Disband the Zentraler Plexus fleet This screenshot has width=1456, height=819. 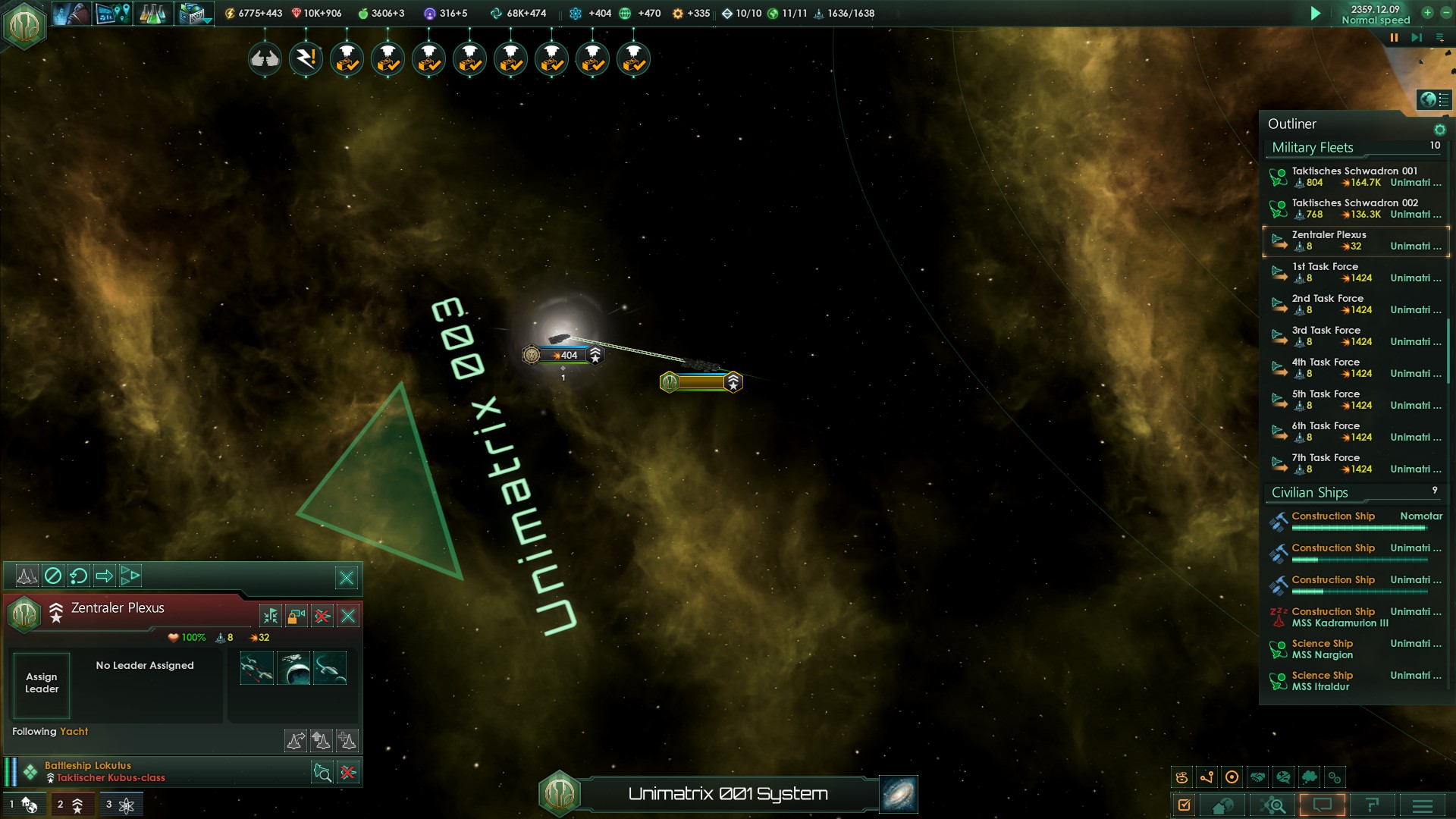(322, 616)
